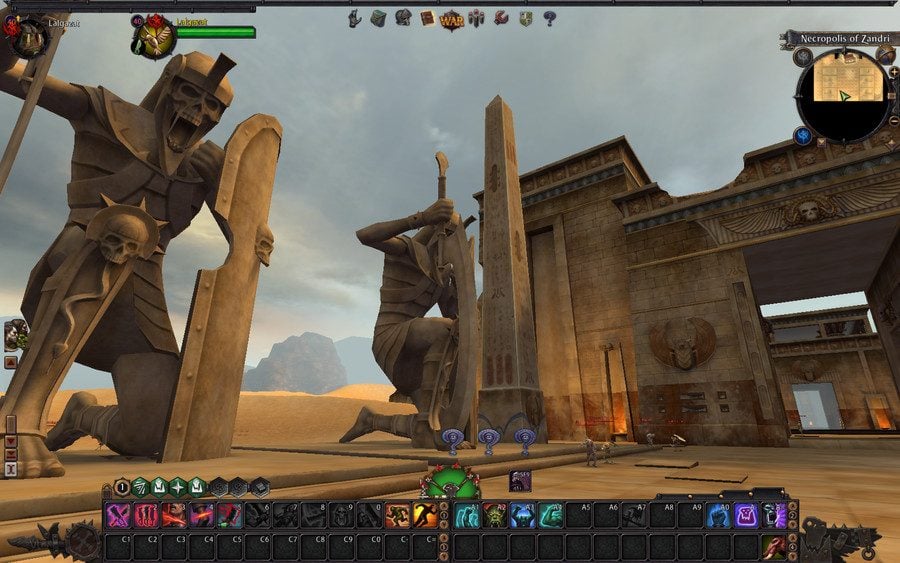Use the red claw slash ability

[x=146, y=515]
